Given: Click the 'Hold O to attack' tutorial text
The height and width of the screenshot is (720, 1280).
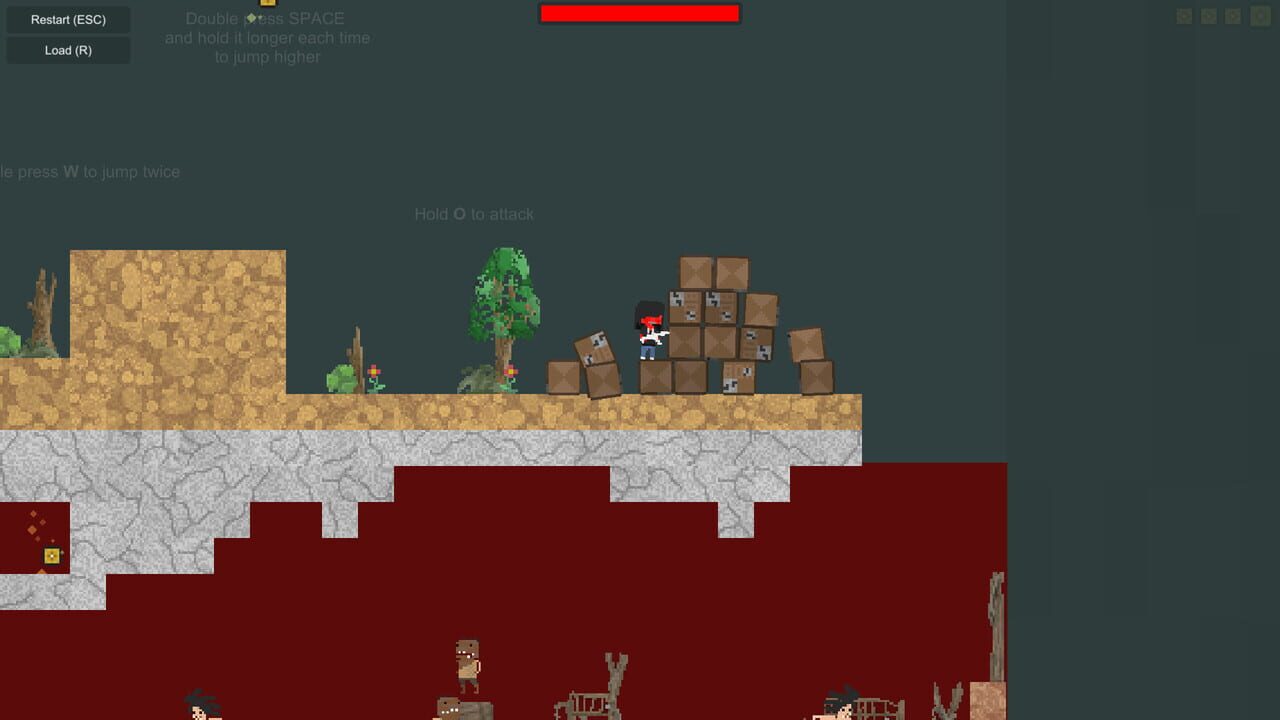Looking at the screenshot, I should click(474, 214).
